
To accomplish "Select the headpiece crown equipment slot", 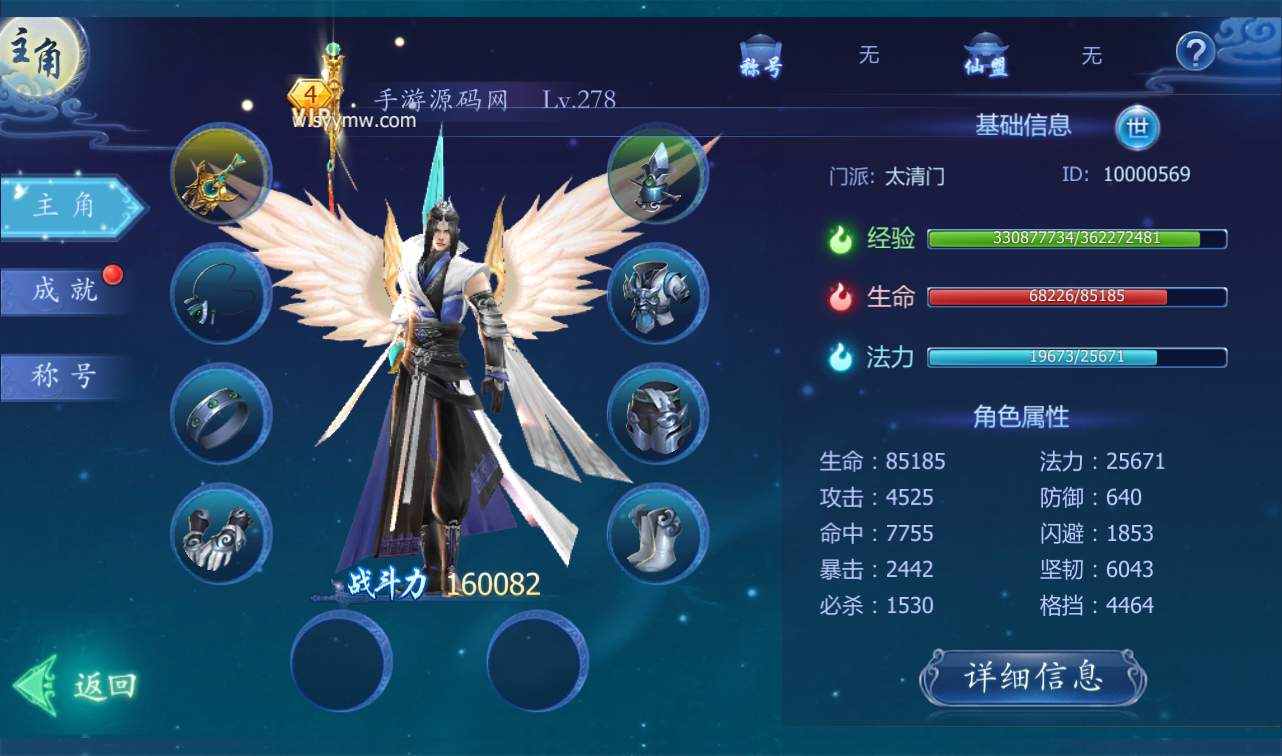I will click(658, 174).
